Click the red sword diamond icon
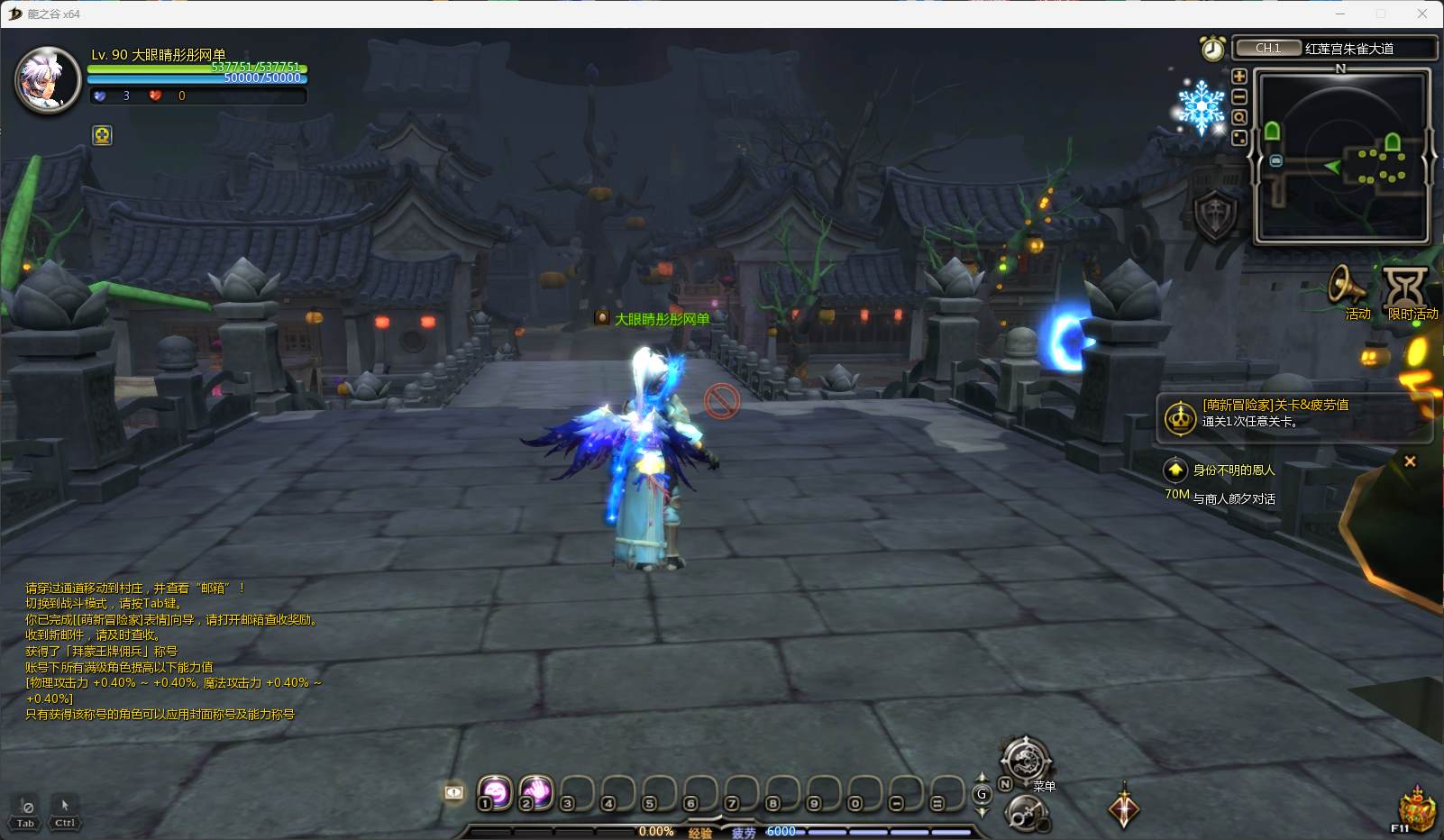Screen dimensions: 1444x840 point(1124,806)
